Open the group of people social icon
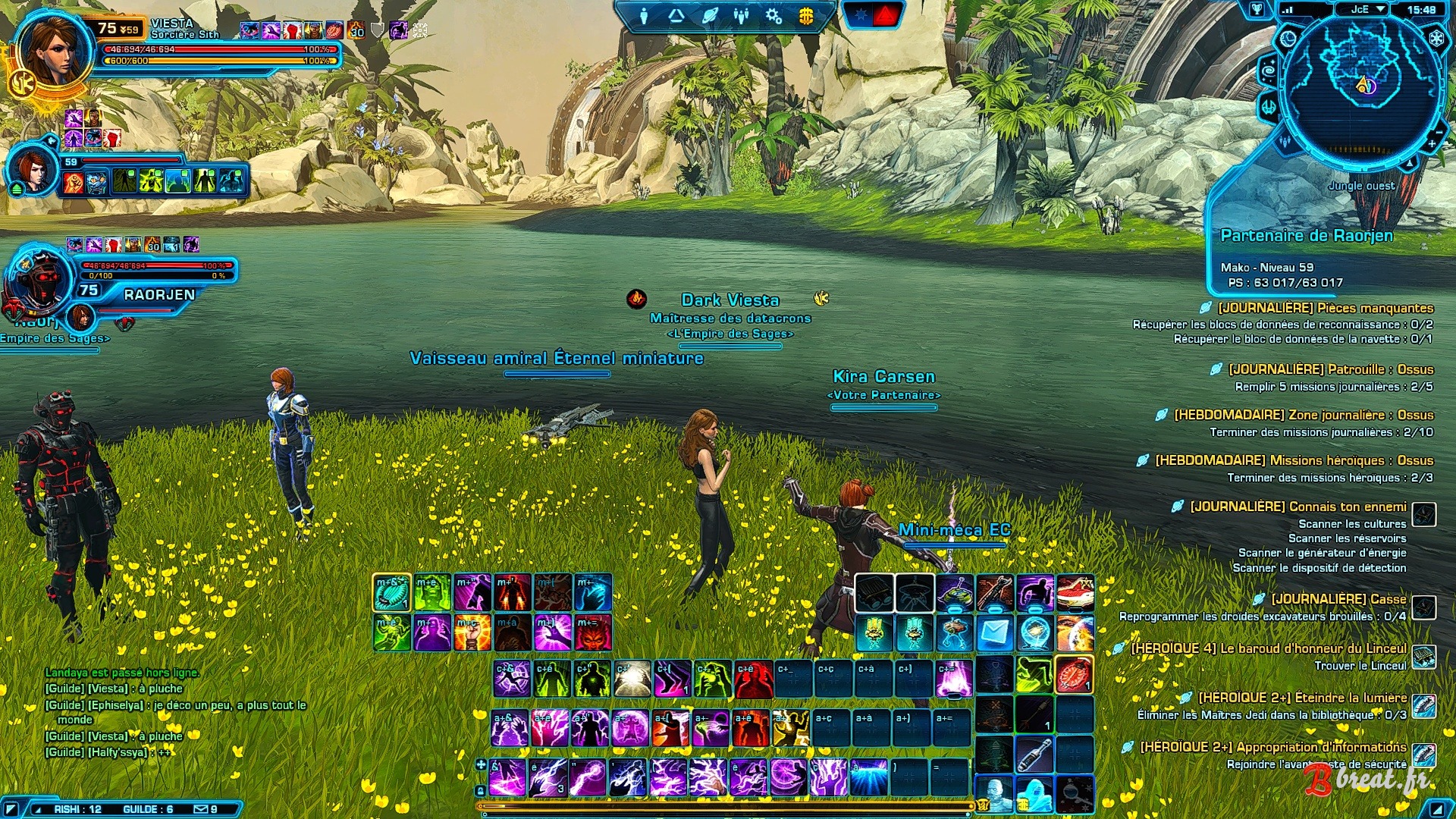Image resolution: width=1456 pixels, height=819 pixels. coord(742,16)
